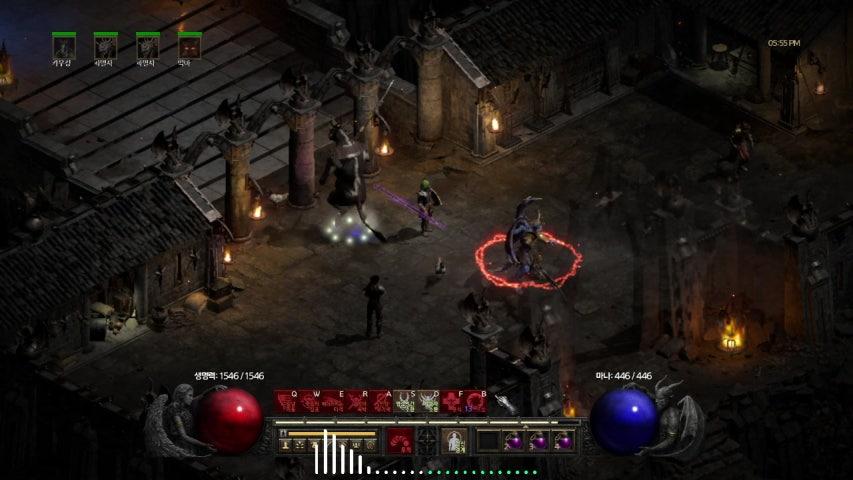The image size is (853, 480).
Task: Open the right-click skill selector with white figure
Action: [x=455, y=441]
